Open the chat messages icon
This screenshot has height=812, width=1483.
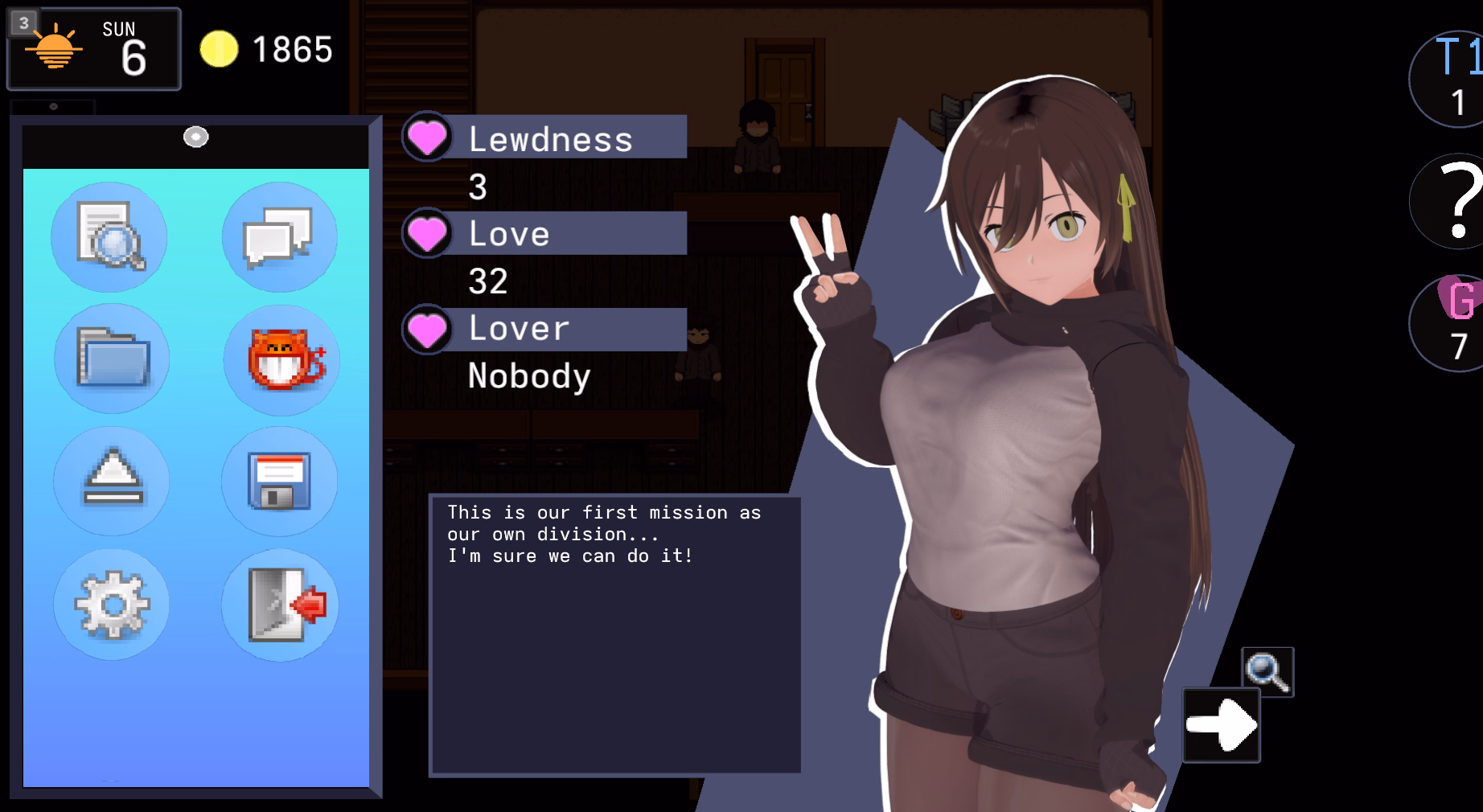[x=279, y=236]
